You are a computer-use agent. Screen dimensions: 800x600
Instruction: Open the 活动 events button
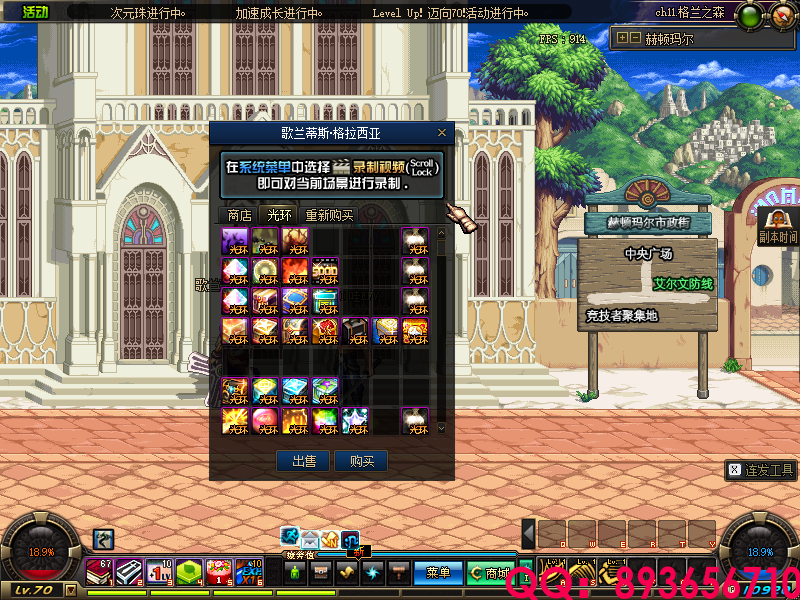pyautogui.click(x=34, y=12)
